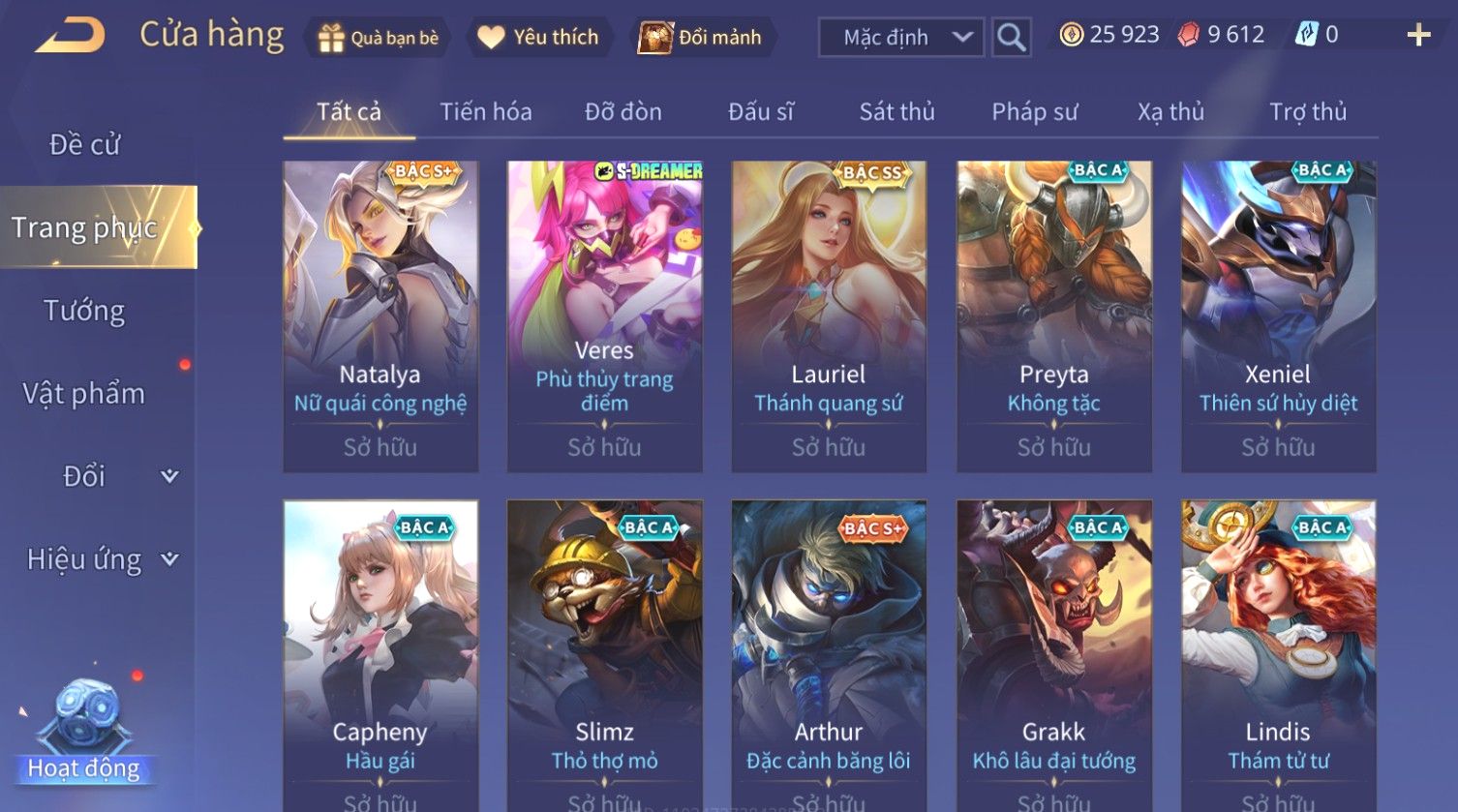Switch to the Tiến hóa tab
The image size is (1458, 812).
tap(486, 112)
